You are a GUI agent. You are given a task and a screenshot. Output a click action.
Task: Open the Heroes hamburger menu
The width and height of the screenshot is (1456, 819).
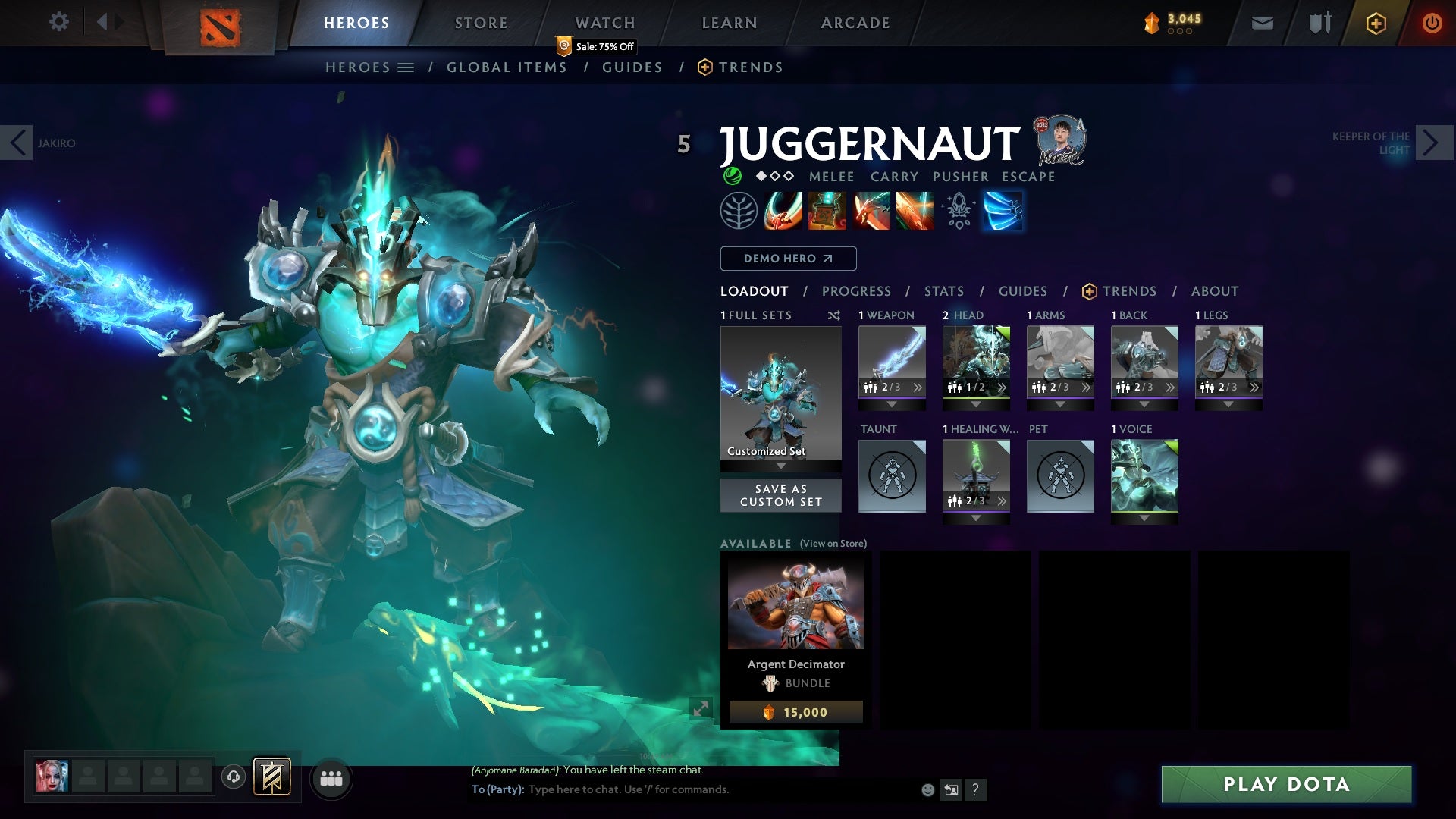point(406,67)
